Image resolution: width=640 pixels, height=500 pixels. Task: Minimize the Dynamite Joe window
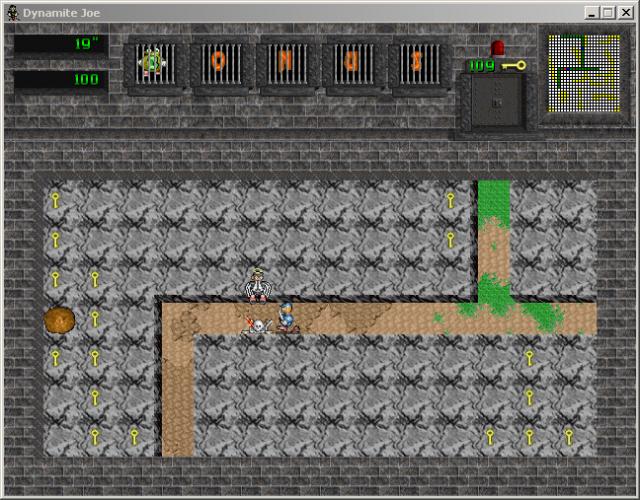point(592,12)
